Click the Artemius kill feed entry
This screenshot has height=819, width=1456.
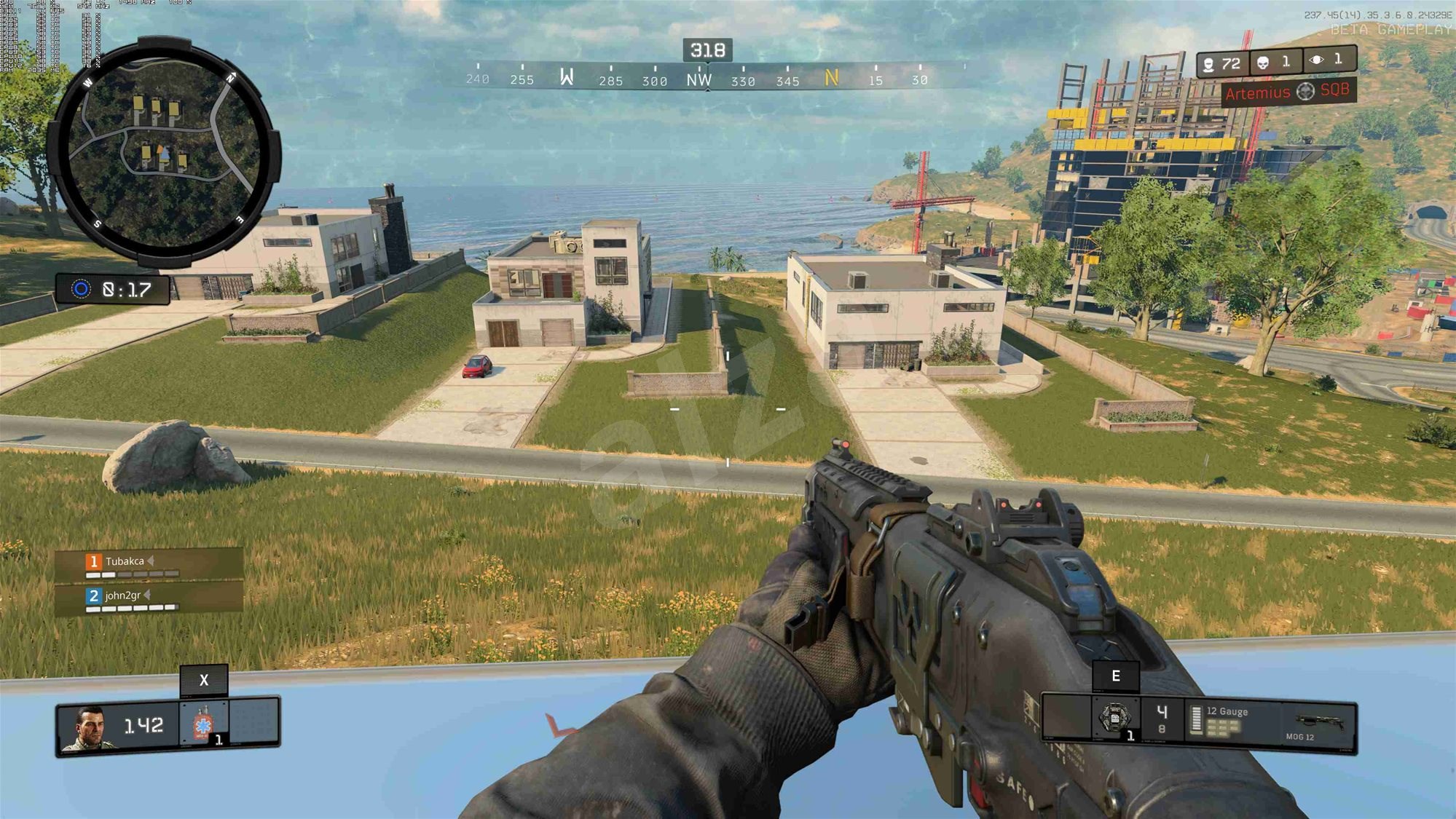pyautogui.click(x=1287, y=92)
